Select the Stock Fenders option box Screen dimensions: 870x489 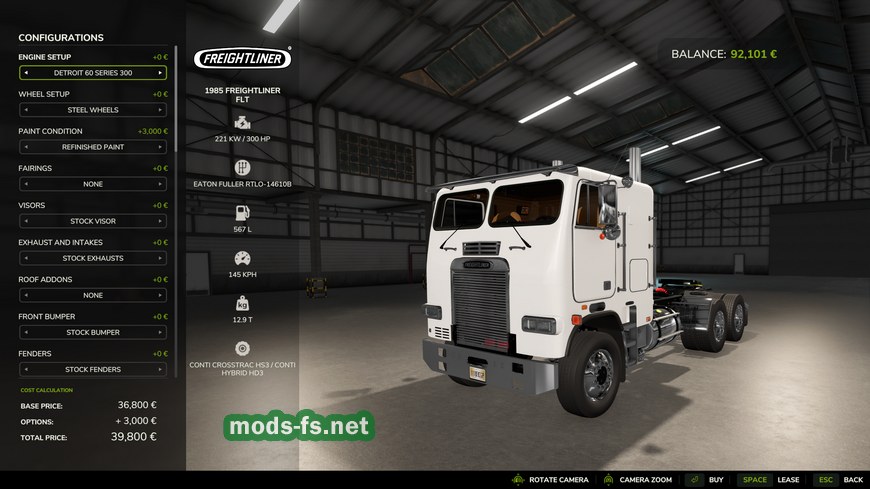point(93,369)
